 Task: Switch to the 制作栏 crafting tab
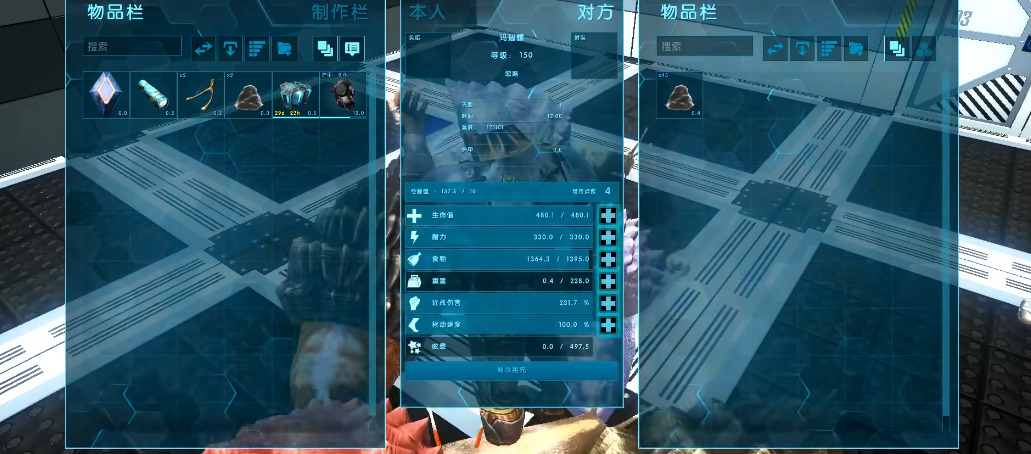click(x=339, y=13)
